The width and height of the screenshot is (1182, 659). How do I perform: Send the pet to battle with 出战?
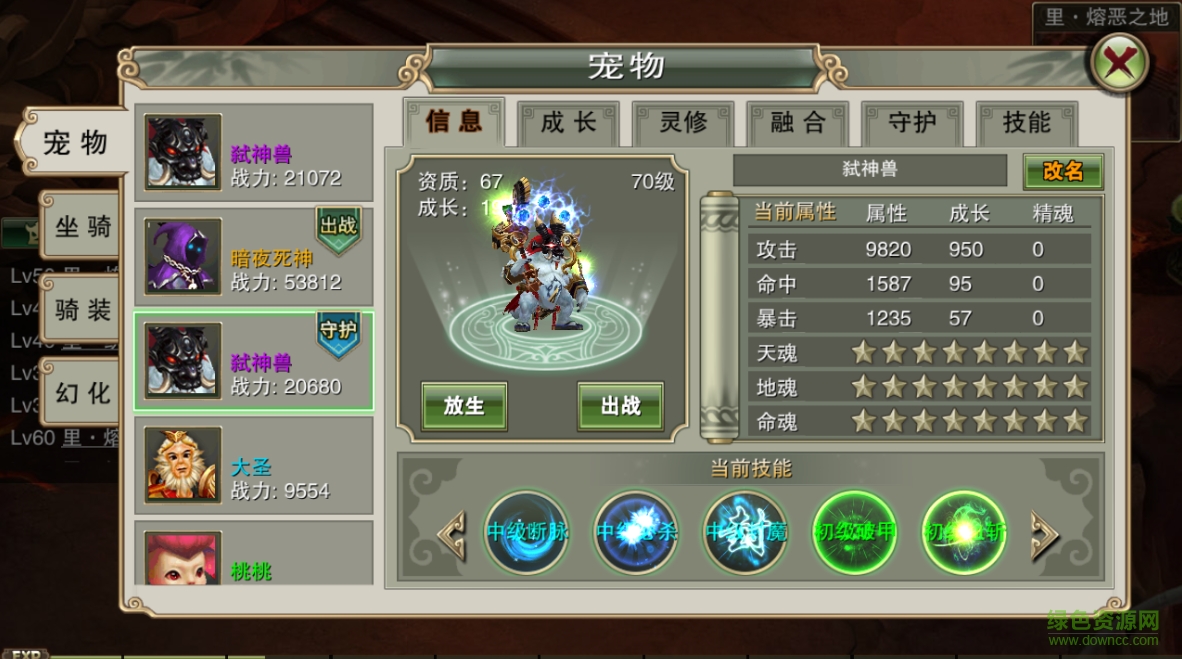click(620, 406)
